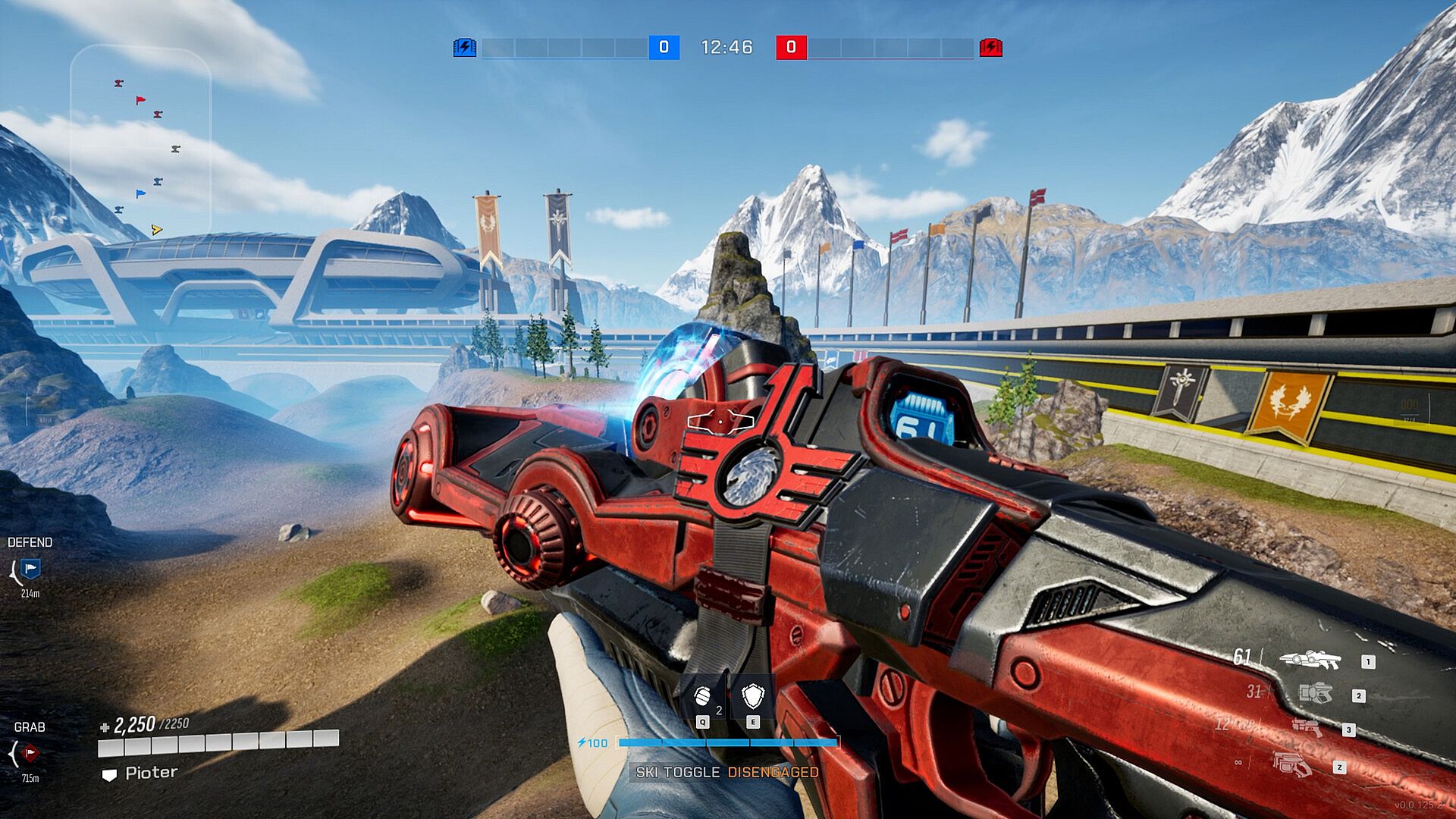Viewport: 1456px width, 819px height.
Task: Click the Pioter player name badge
Action: [x=141, y=773]
